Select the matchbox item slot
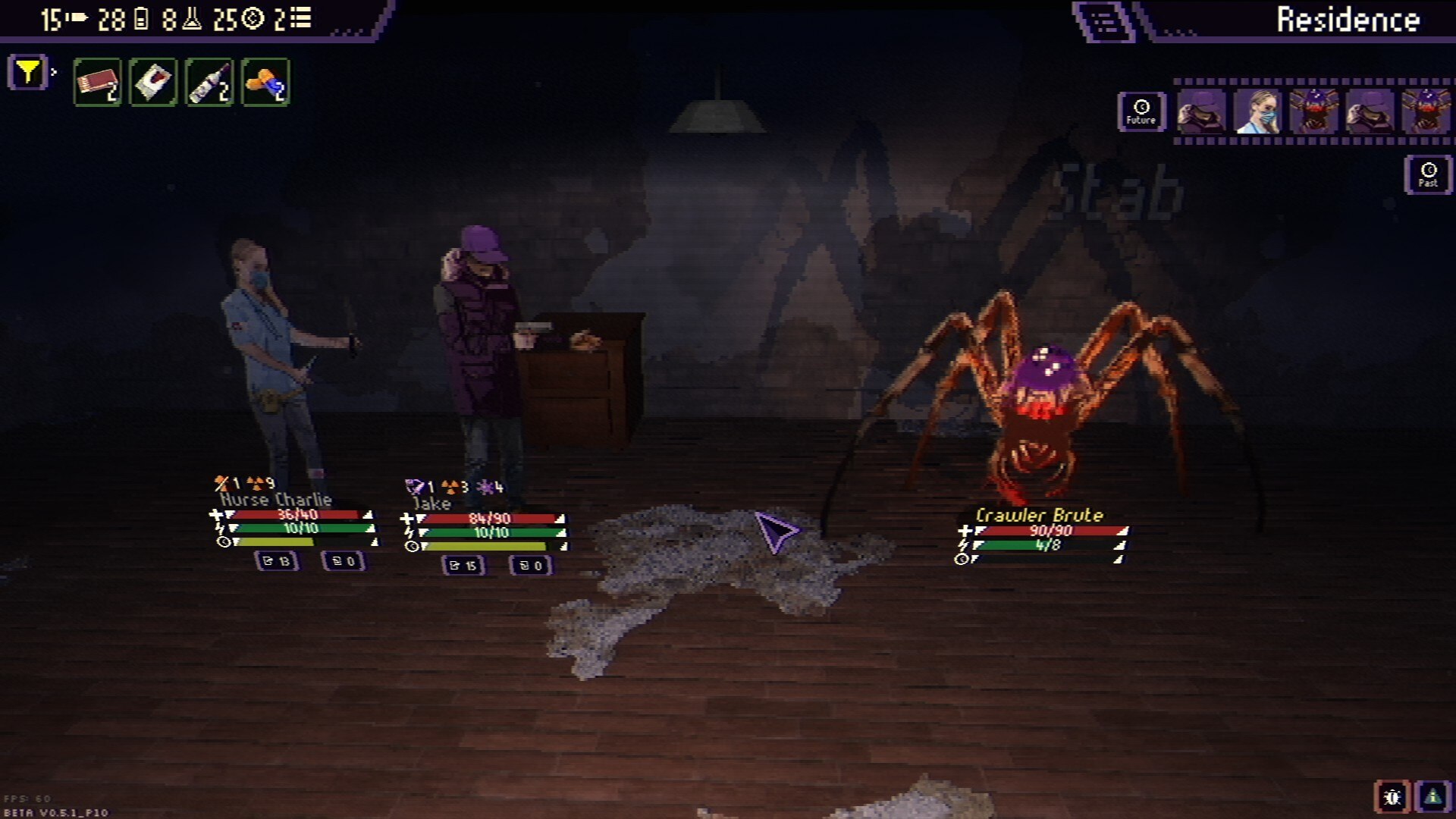The image size is (1456, 819). (x=97, y=82)
